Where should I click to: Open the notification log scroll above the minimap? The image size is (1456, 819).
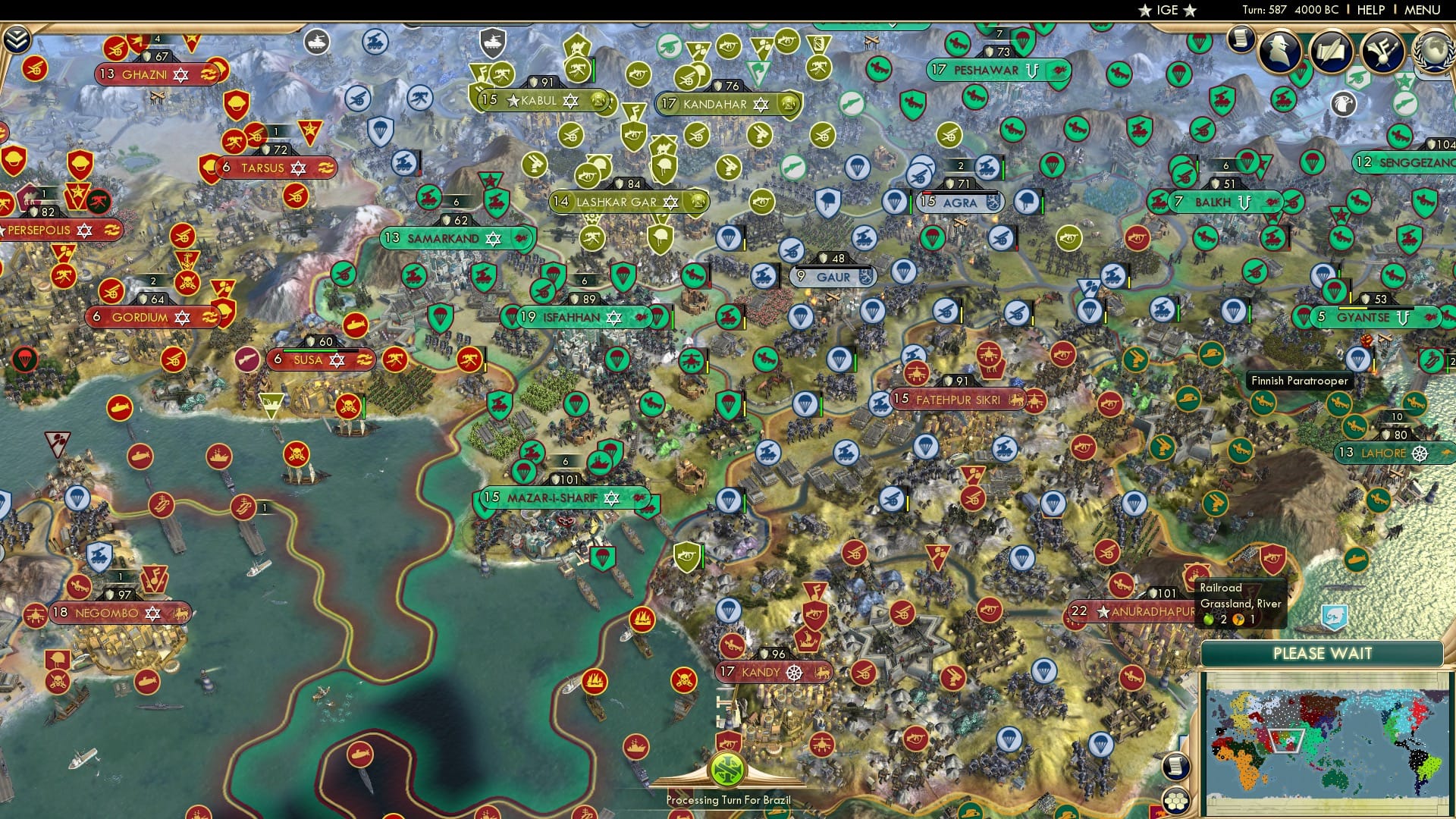tap(1175, 766)
